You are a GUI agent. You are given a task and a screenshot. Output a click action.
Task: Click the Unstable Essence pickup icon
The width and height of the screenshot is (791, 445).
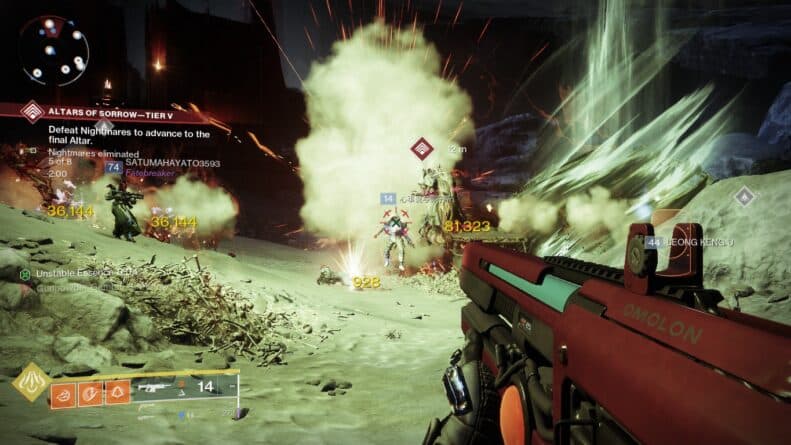(x=24, y=273)
